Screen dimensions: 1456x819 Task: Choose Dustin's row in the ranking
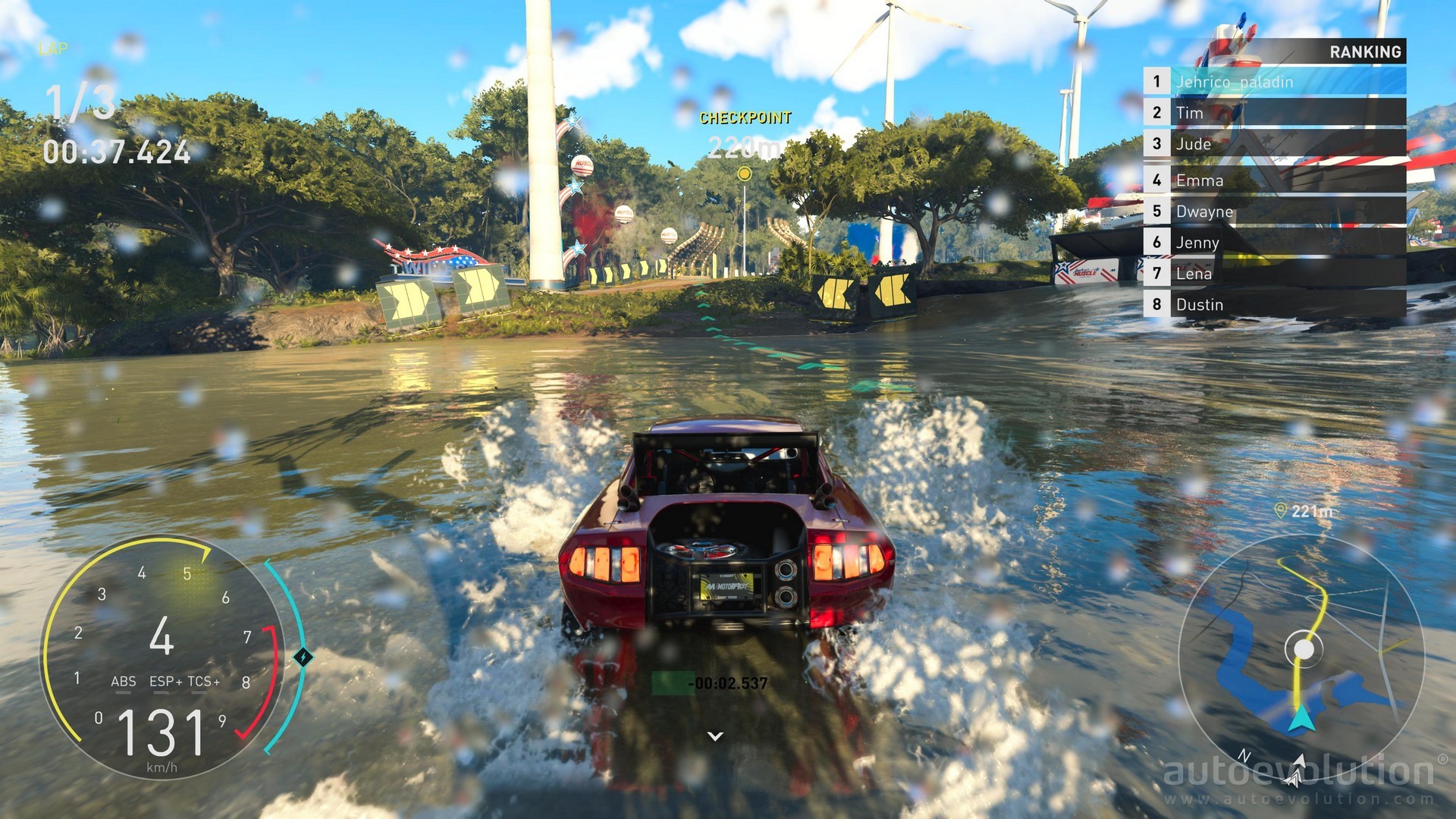(x=1274, y=304)
